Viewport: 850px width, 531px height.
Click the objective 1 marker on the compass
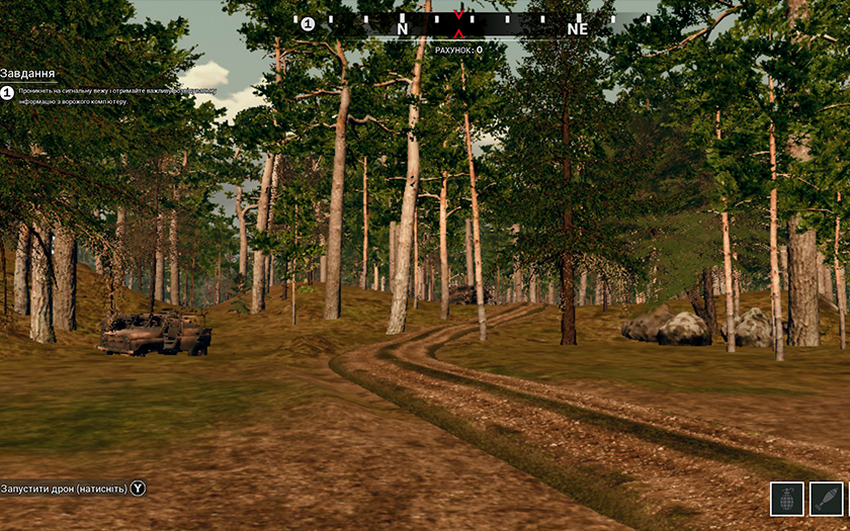point(308,24)
